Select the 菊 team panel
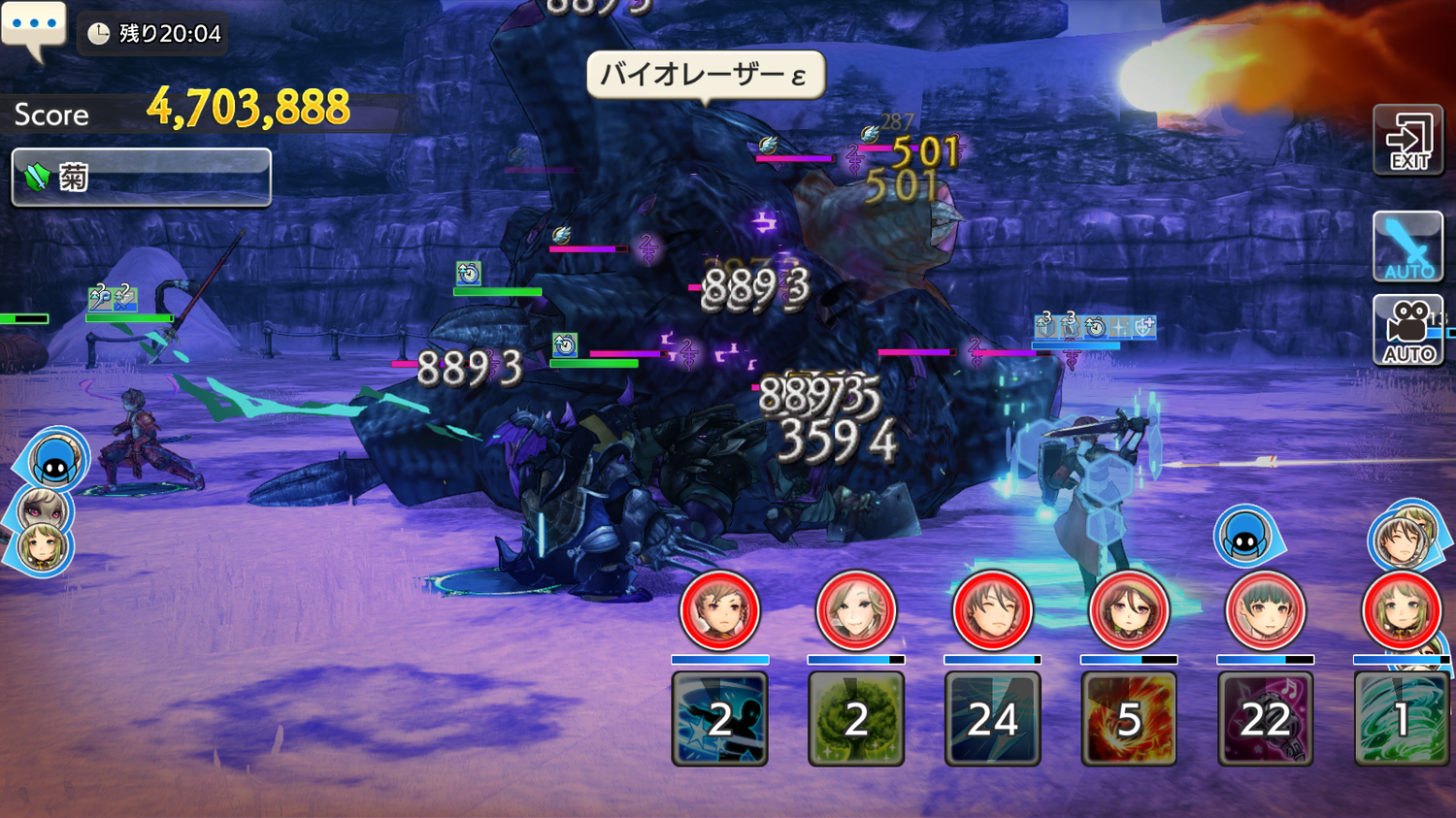 [x=141, y=177]
